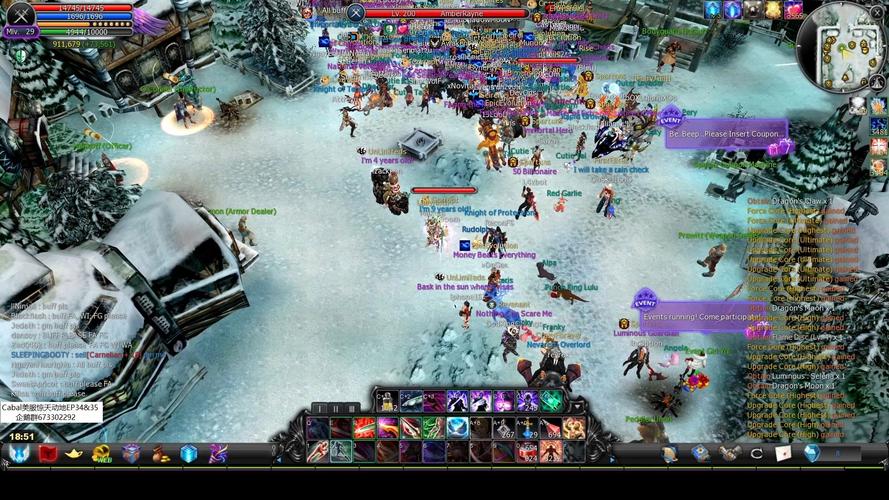Open the red book icon in bottom menu
889x500 pixels.
click(x=47, y=454)
